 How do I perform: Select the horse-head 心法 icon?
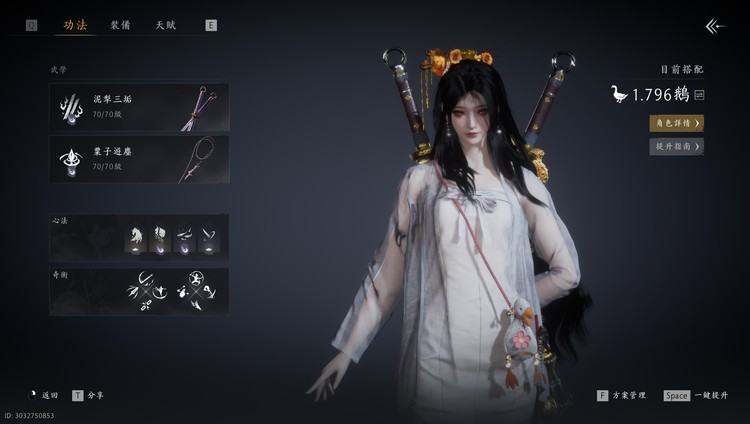point(132,239)
